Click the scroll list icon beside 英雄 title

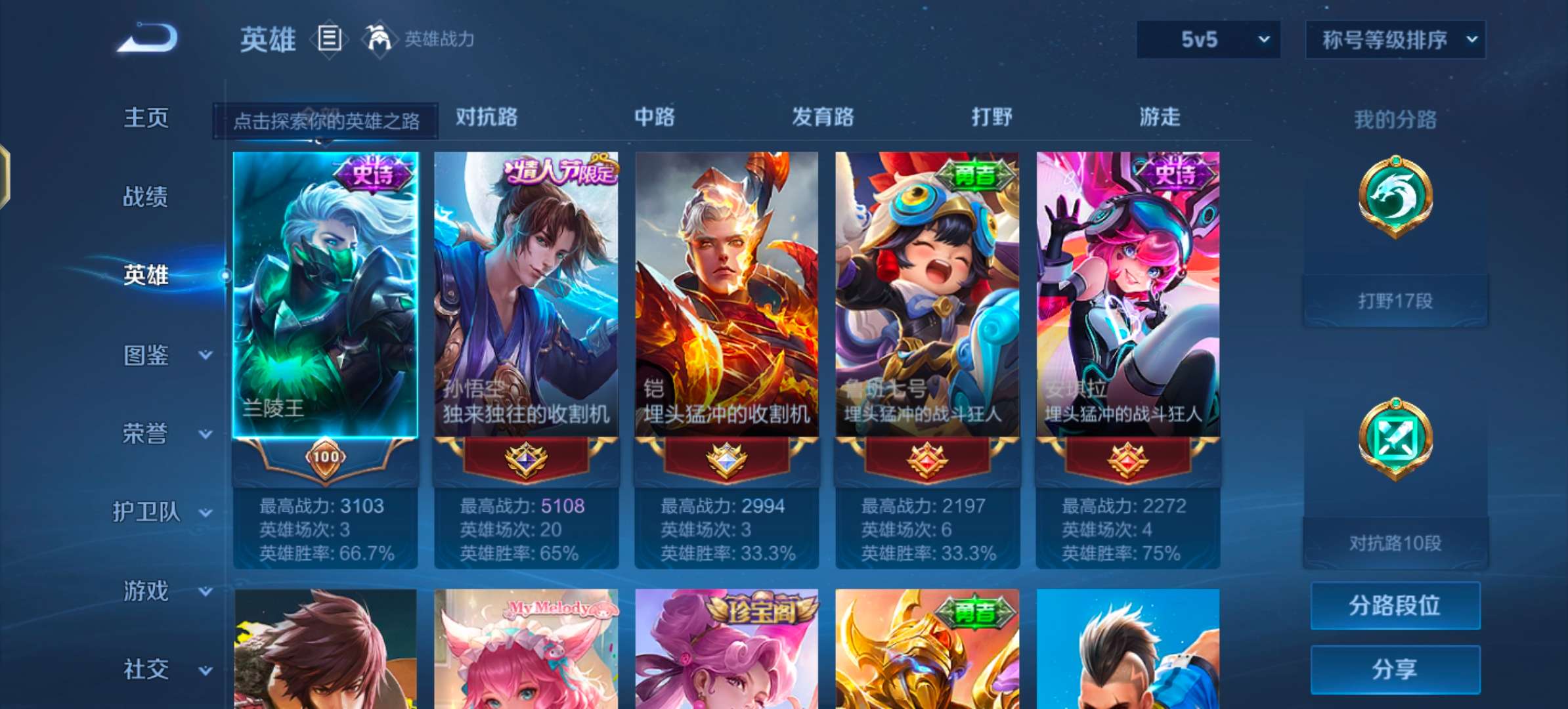point(328,39)
